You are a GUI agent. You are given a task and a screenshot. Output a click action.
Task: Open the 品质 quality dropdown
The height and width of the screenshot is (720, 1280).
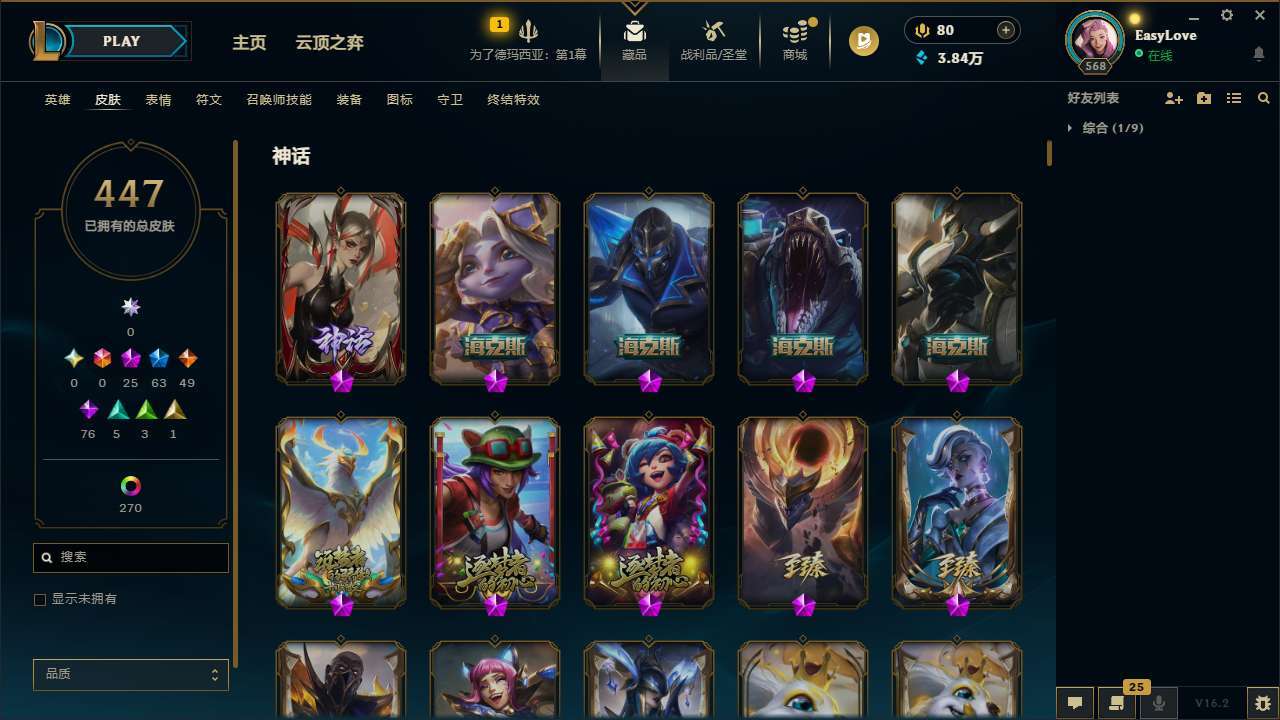(130, 674)
